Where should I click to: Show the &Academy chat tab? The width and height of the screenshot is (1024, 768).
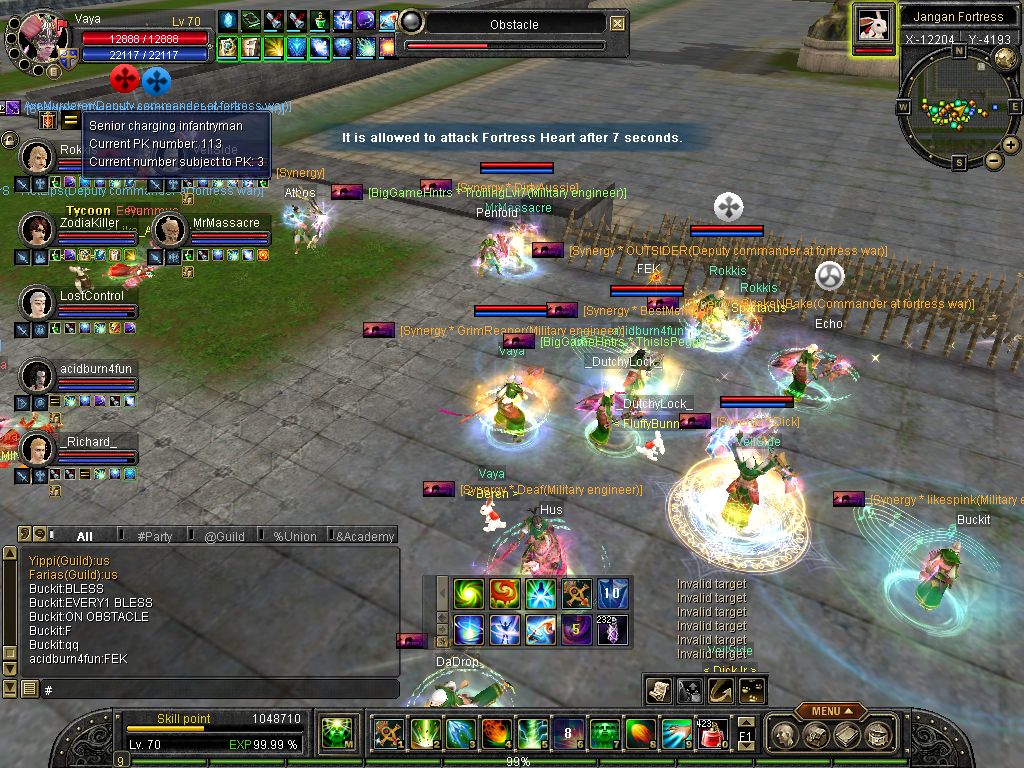click(364, 536)
